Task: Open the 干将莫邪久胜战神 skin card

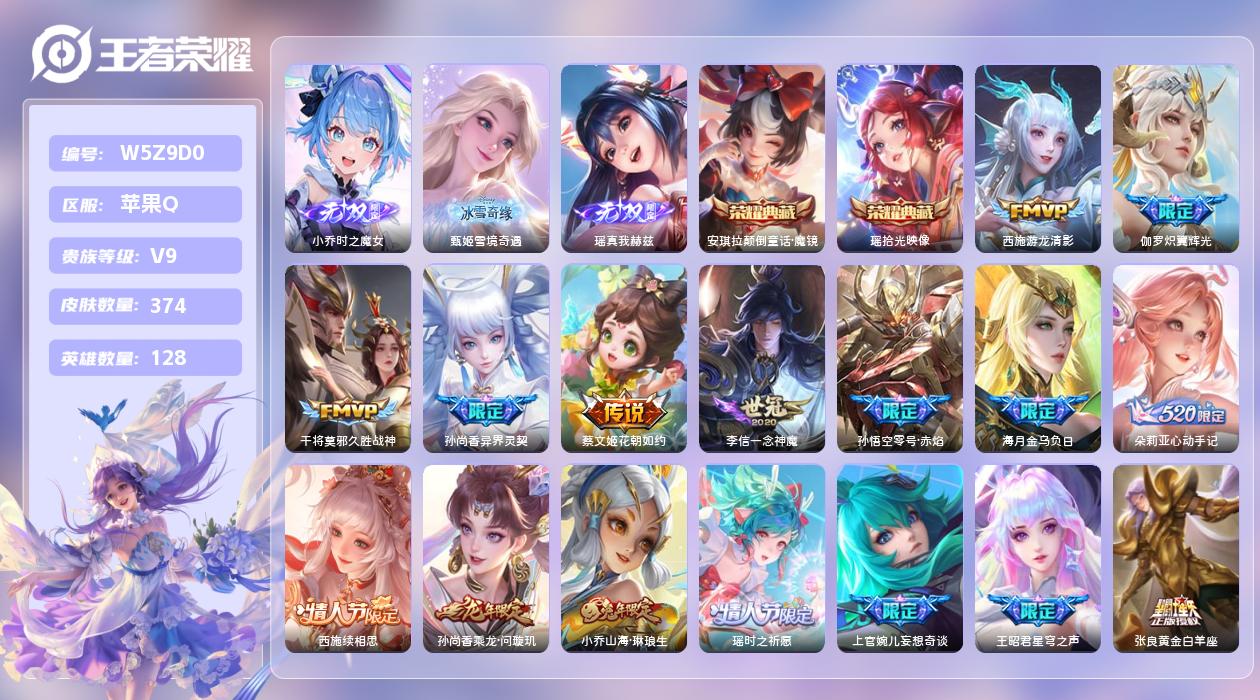Action: [348, 358]
